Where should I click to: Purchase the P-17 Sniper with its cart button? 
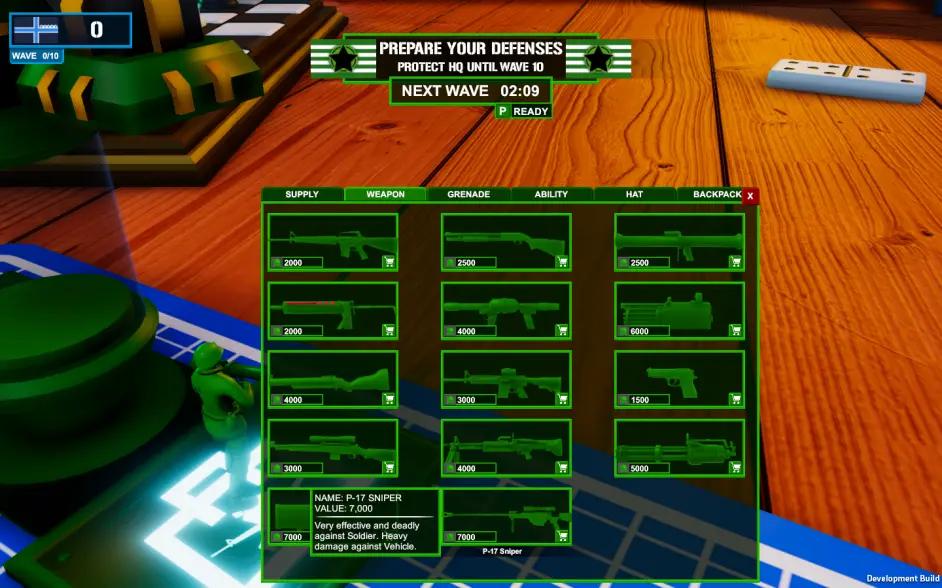[x=562, y=537]
